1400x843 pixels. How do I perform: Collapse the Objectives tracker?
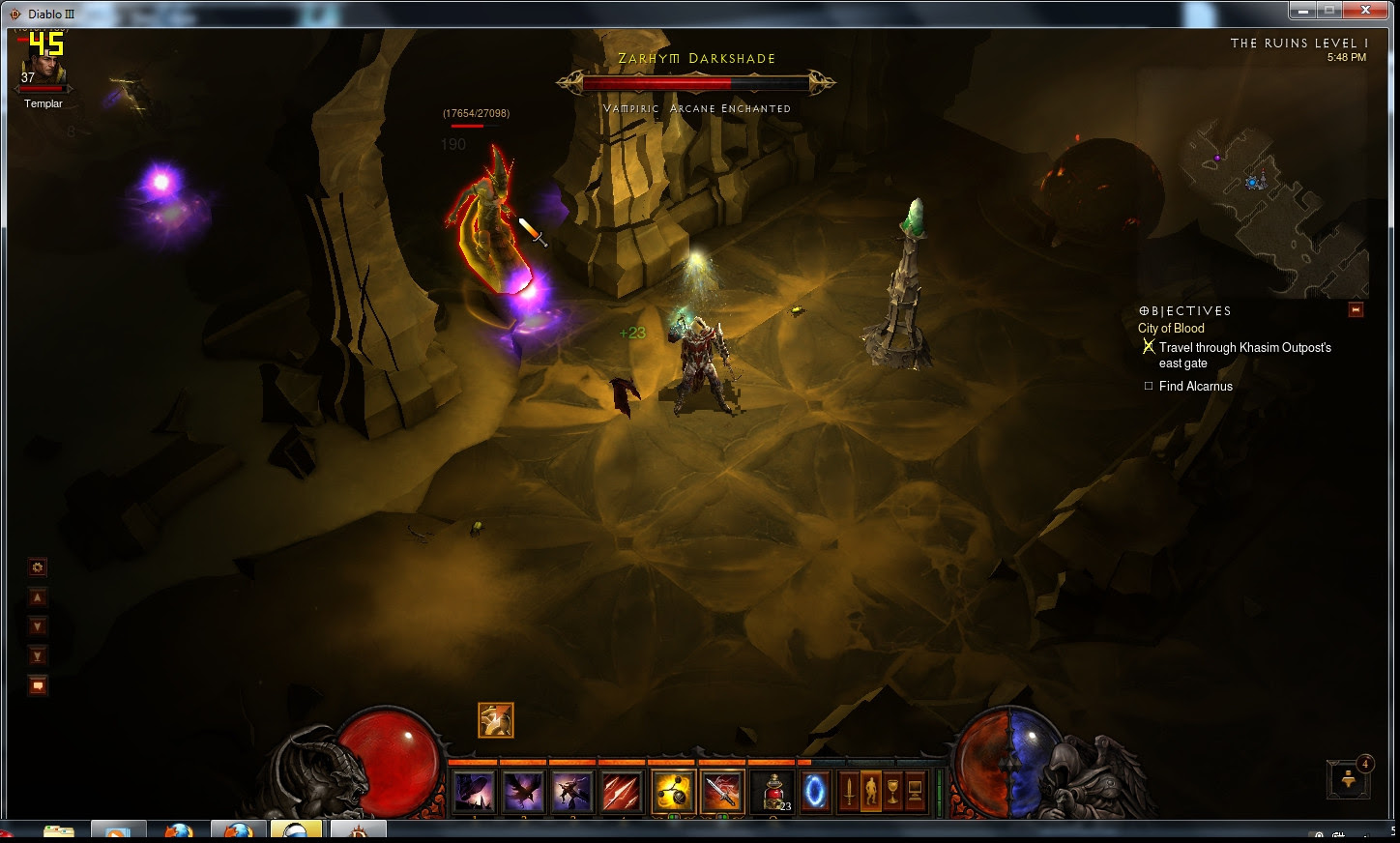(x=1356, y=309)
